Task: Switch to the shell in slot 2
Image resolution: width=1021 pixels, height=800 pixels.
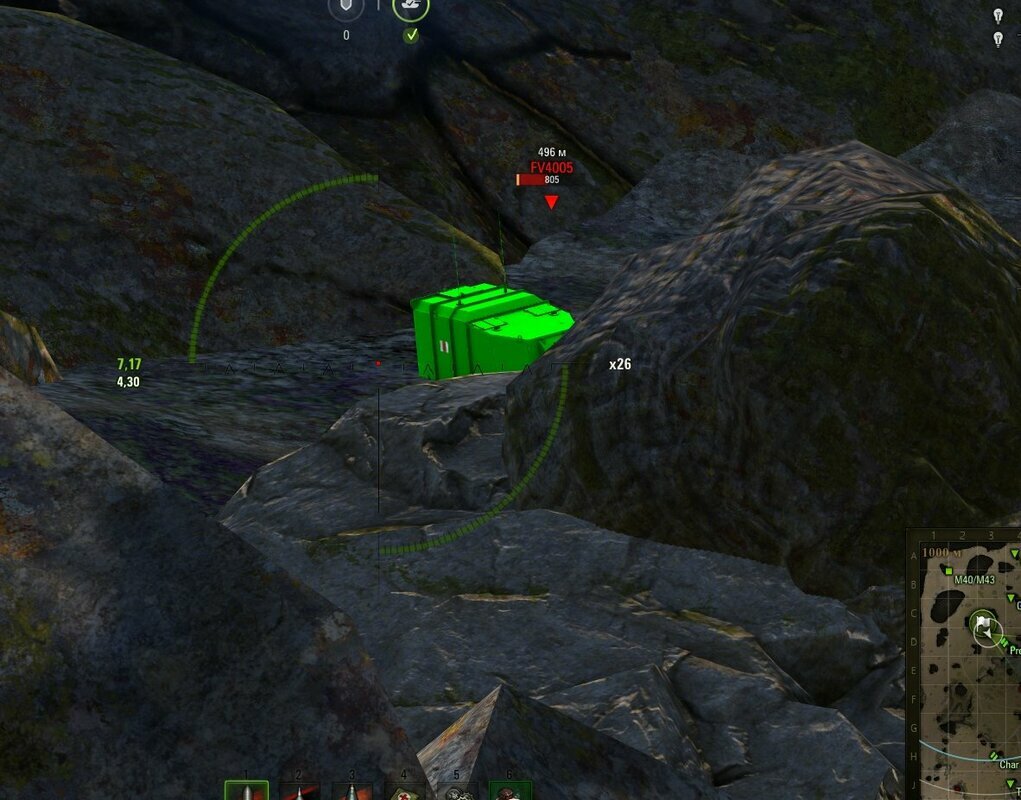Action: (x=299, y=791)
